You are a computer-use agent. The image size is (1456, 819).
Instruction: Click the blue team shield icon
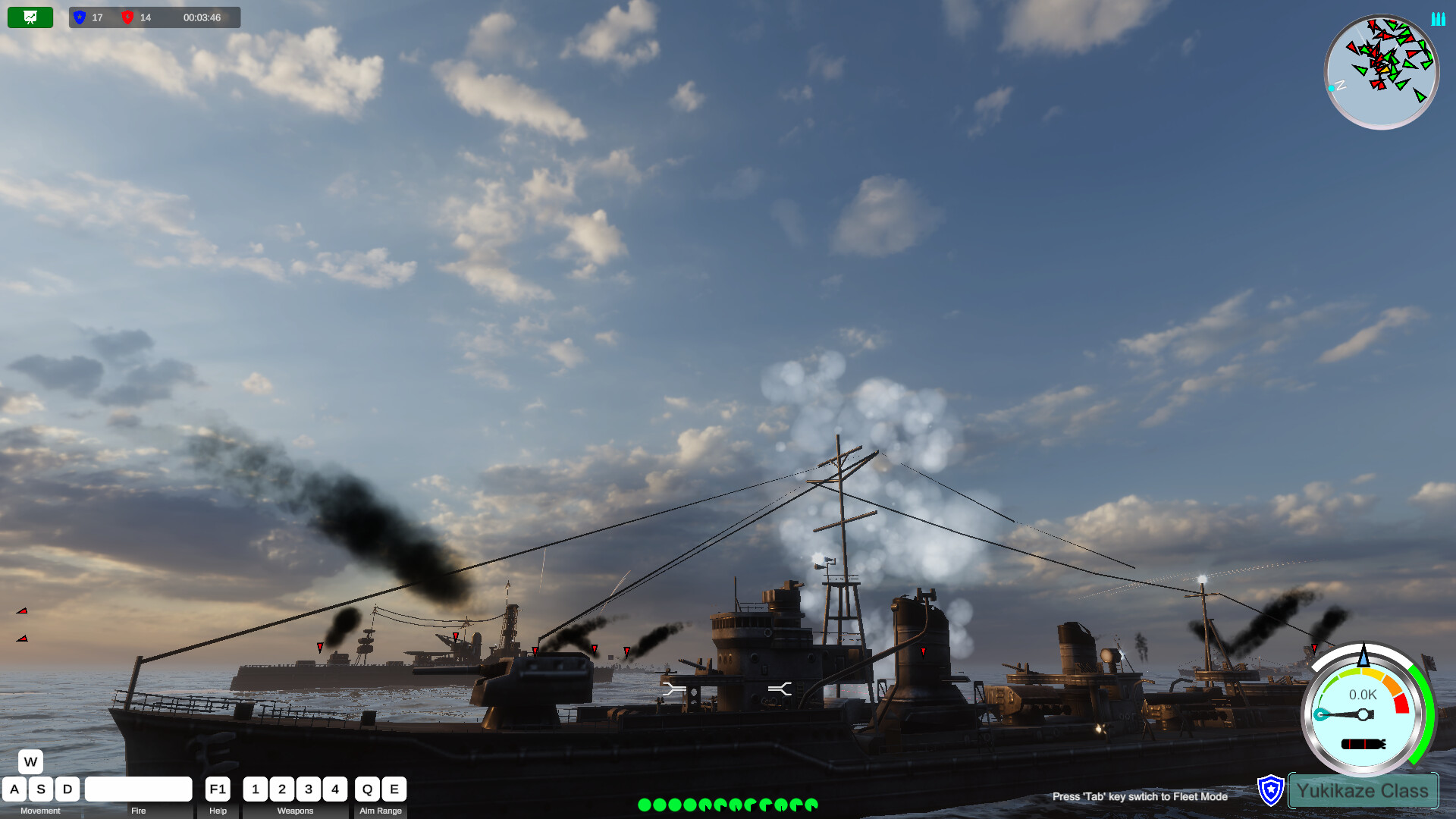(78, 17)
